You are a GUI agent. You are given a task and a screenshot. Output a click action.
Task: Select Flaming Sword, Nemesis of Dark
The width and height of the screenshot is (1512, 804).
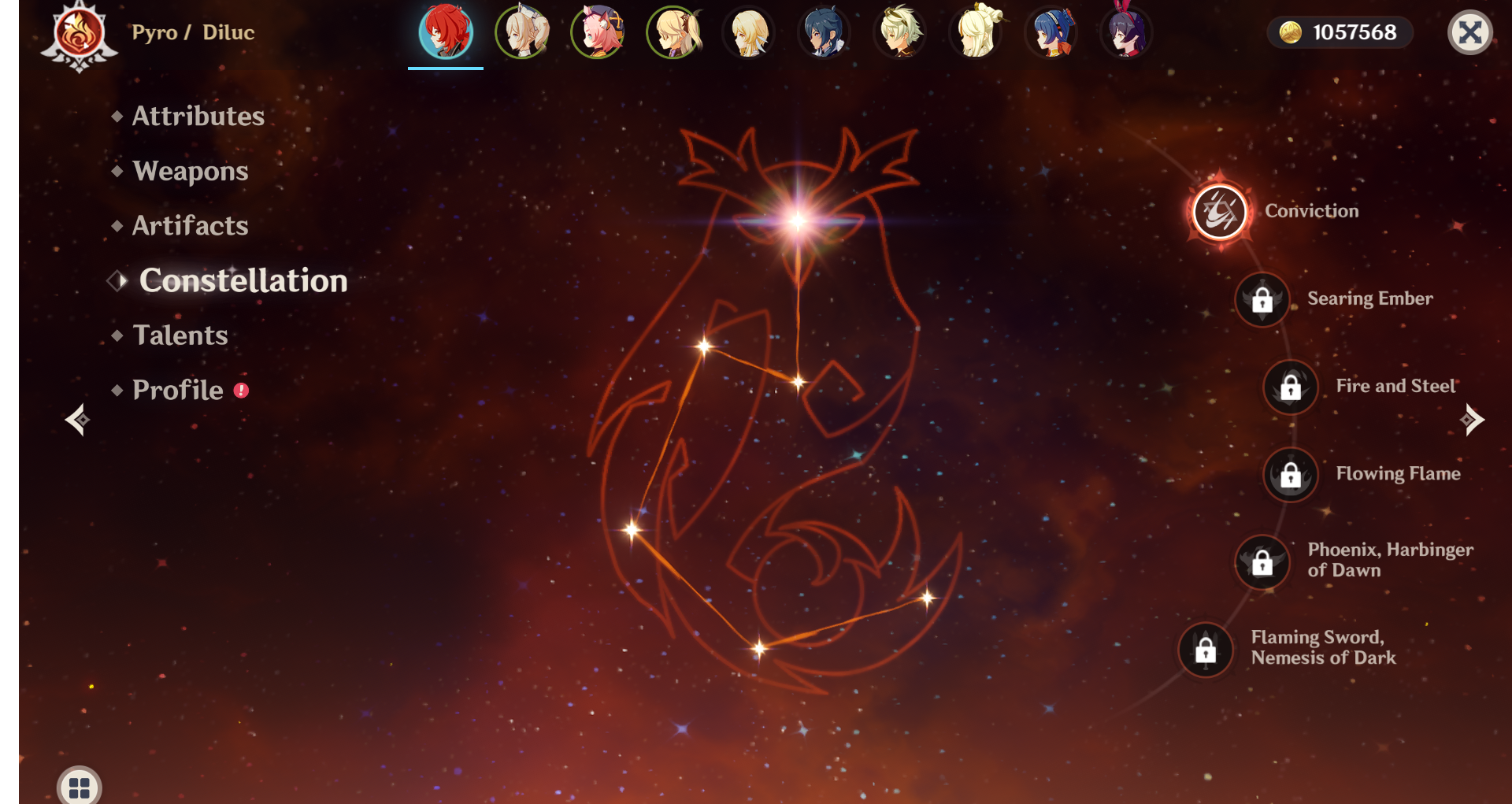[x=1206, y=650]
